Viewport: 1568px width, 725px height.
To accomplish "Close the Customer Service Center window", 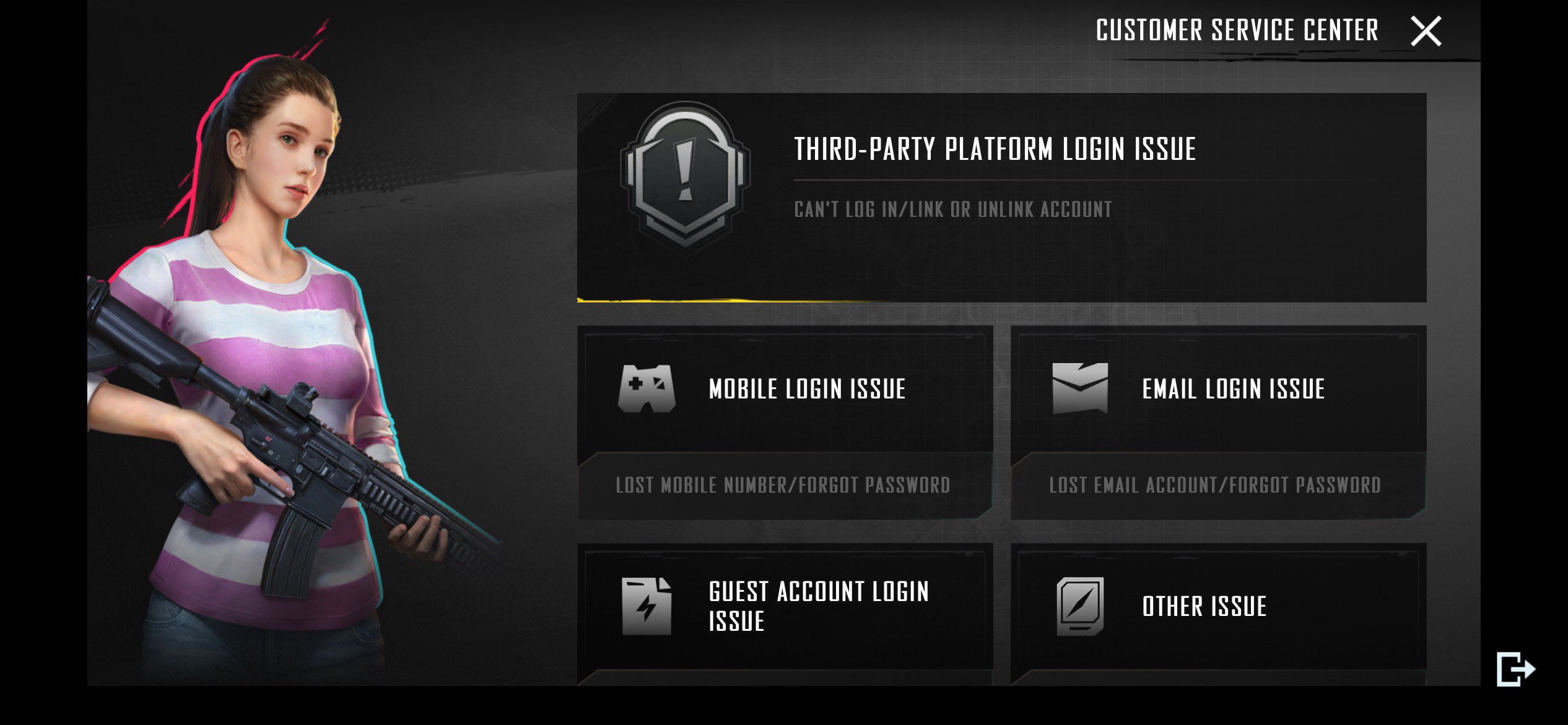I will pyautogui.click(x=1426, y=31).
